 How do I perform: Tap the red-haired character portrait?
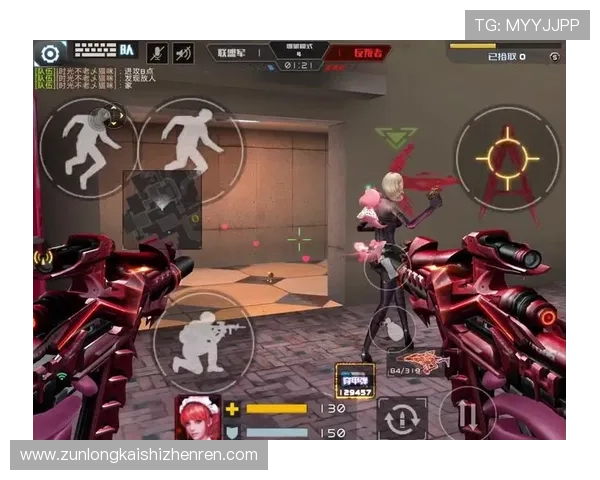pos(198,417)
